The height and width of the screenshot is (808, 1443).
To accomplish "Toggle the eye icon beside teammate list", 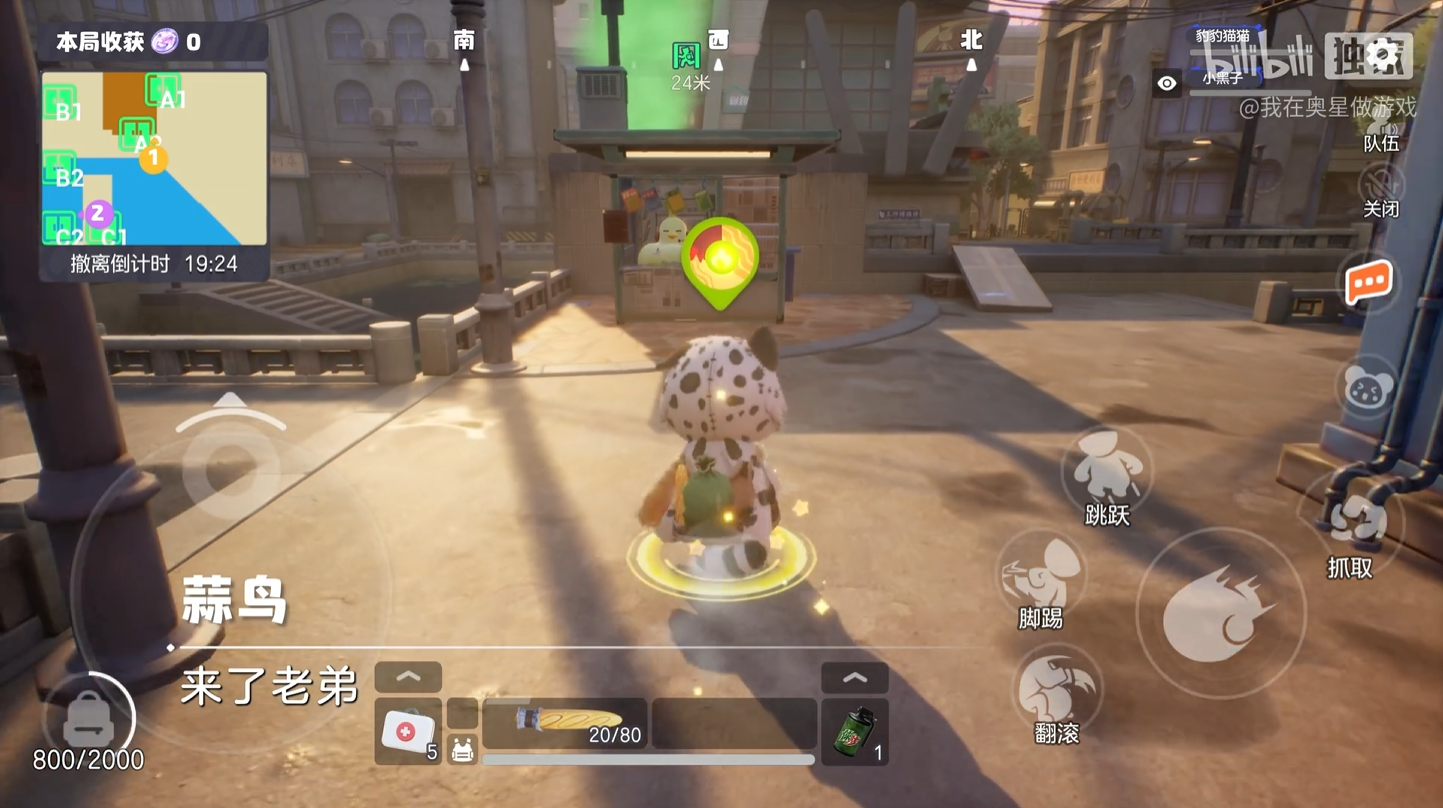I will 1167,84.
